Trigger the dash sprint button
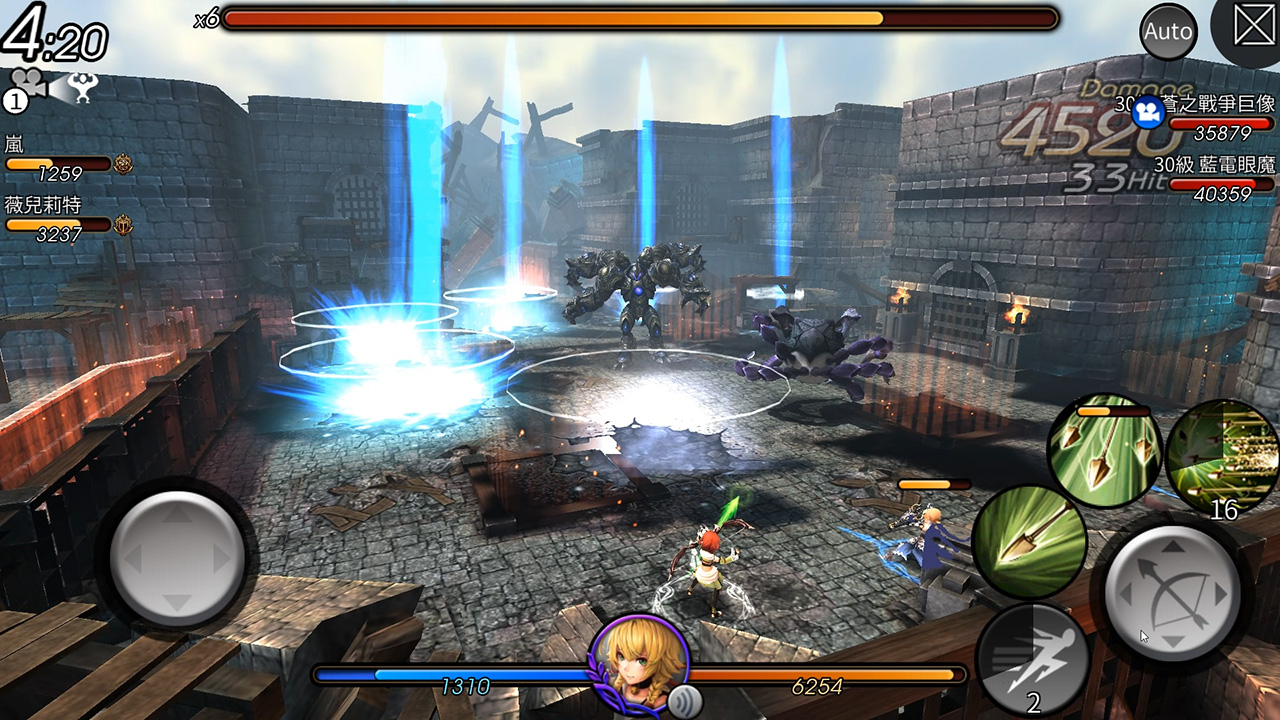This screenshot has height=720, width=1280. pos(1031,659)
